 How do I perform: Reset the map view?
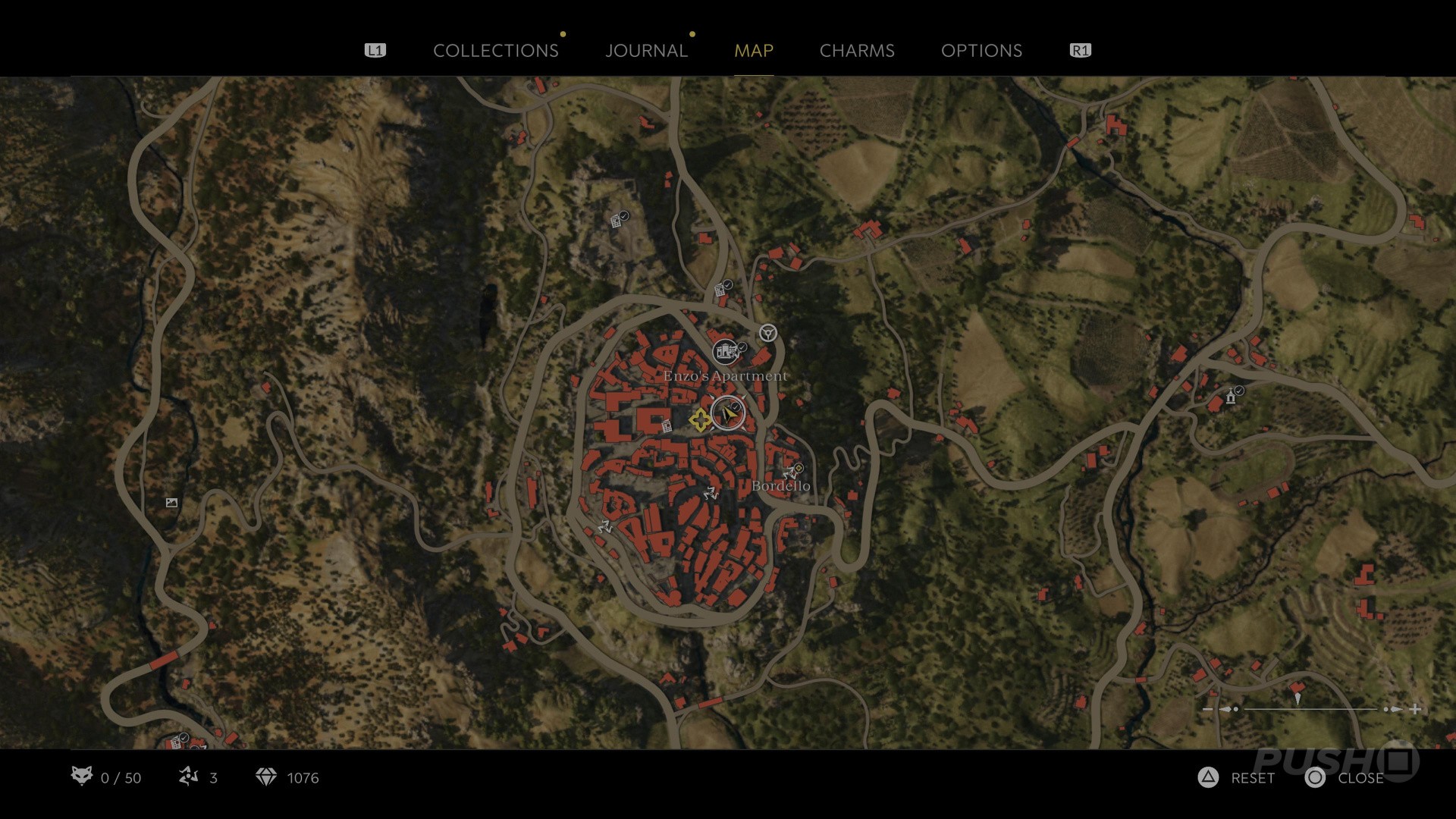tap(1208, 777)
